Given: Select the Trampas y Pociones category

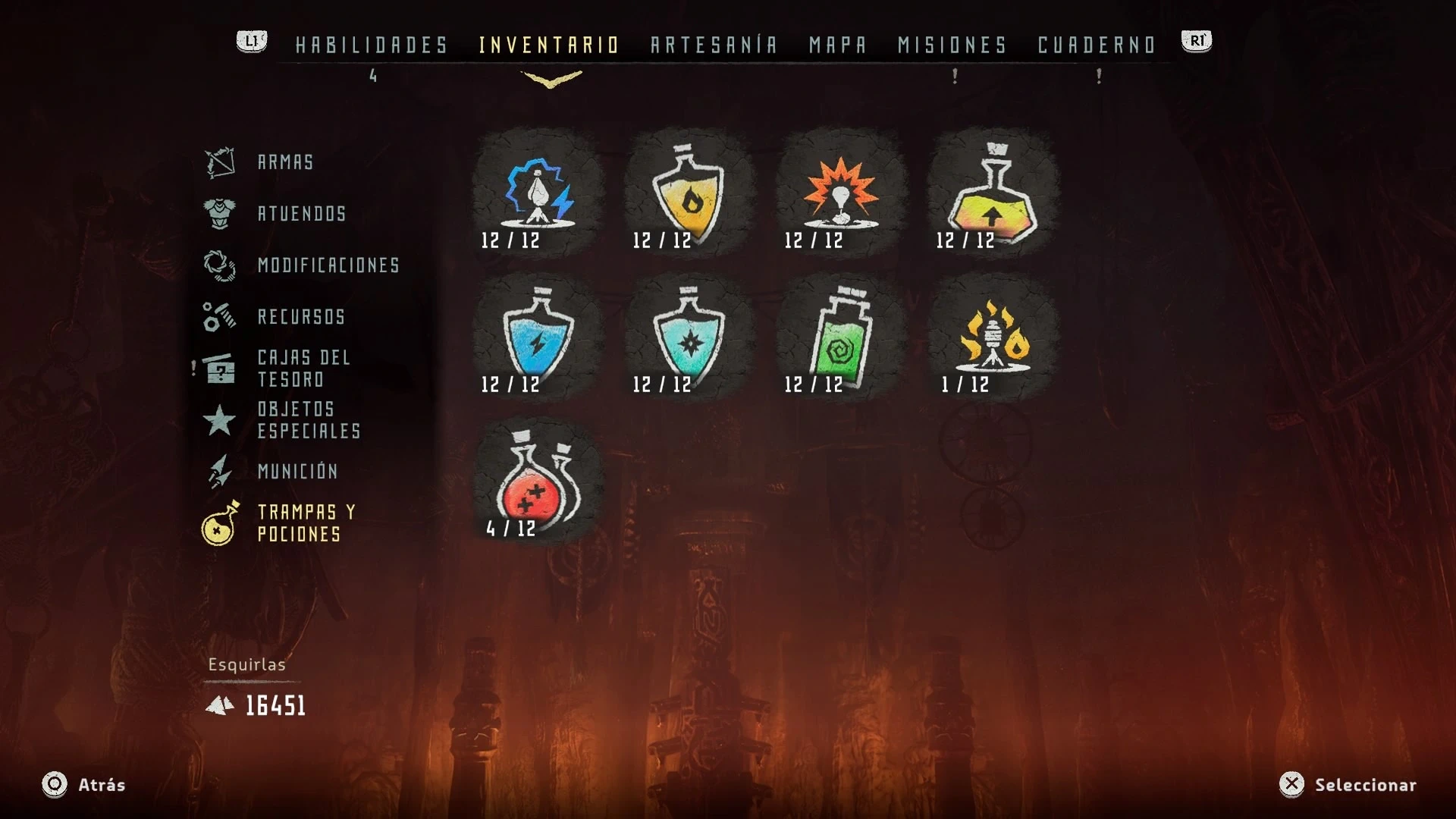Looking at the screenshot, I should click(306, 523).
